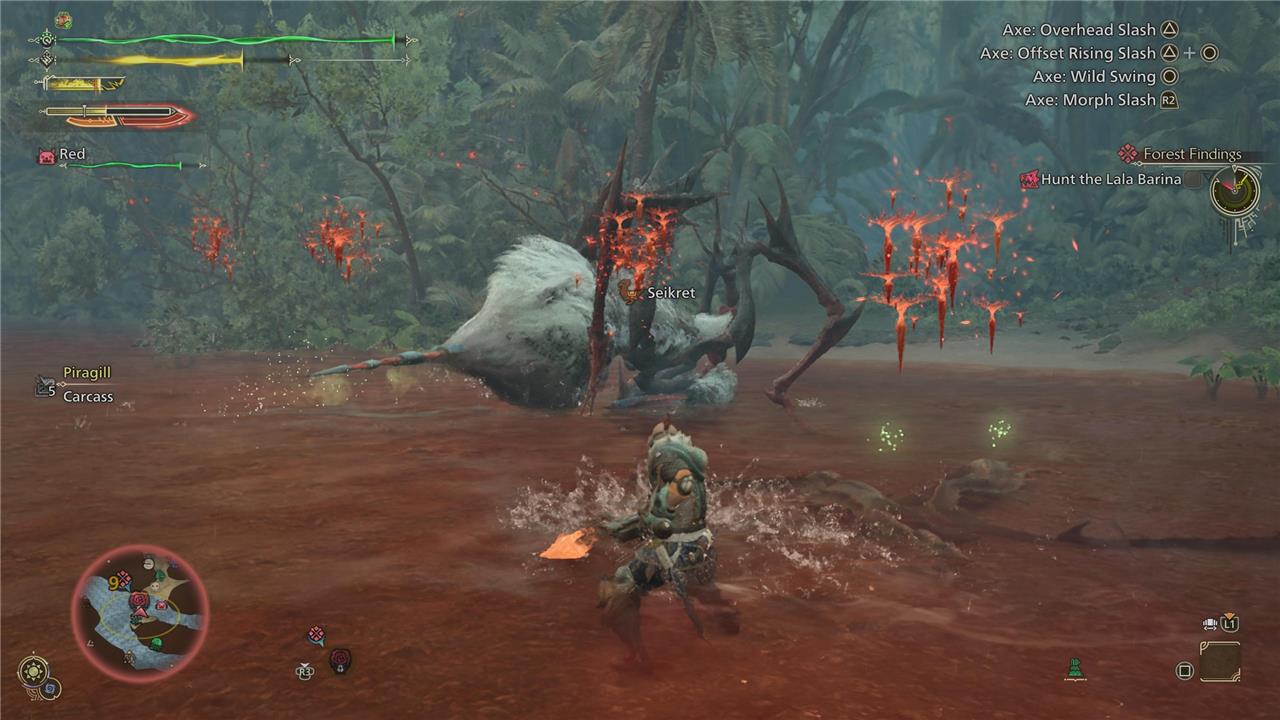The width and height of the screenshot is (1280, 720).
Task: Click the green buff status icon
Action: click(x=64, y=20)
